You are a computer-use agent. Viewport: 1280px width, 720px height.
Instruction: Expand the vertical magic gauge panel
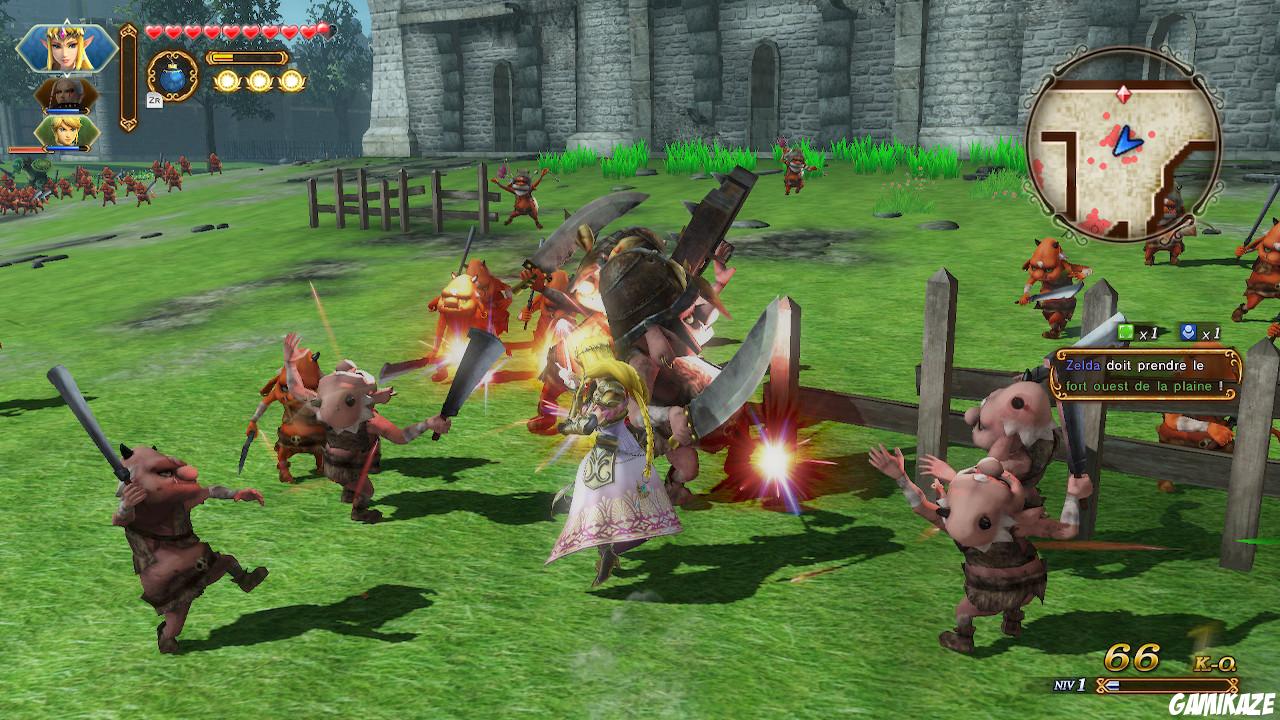pyautogui.click(x=128, y=76)
